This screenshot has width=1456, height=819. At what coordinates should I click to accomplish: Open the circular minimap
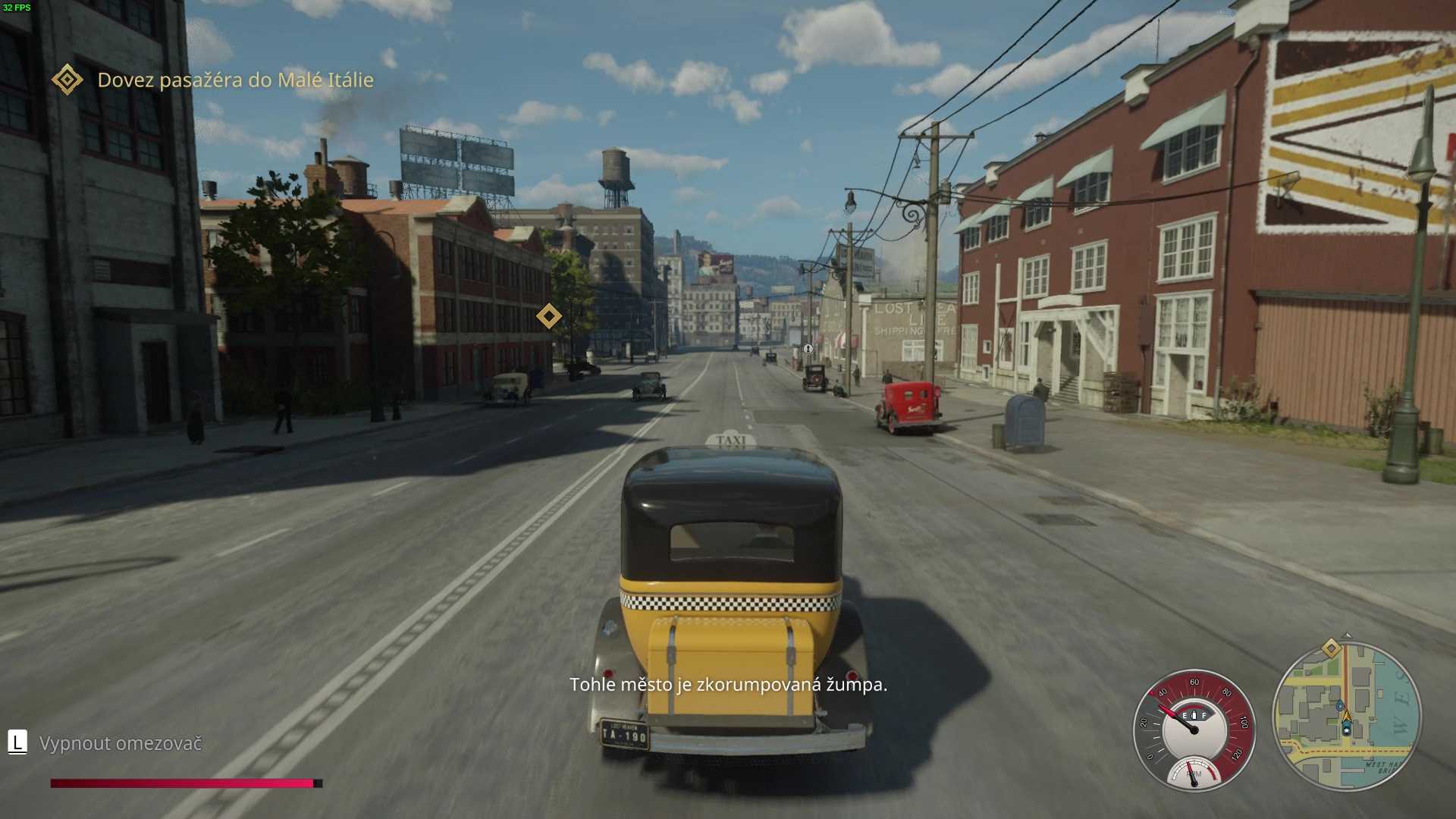click(1346, 716)
